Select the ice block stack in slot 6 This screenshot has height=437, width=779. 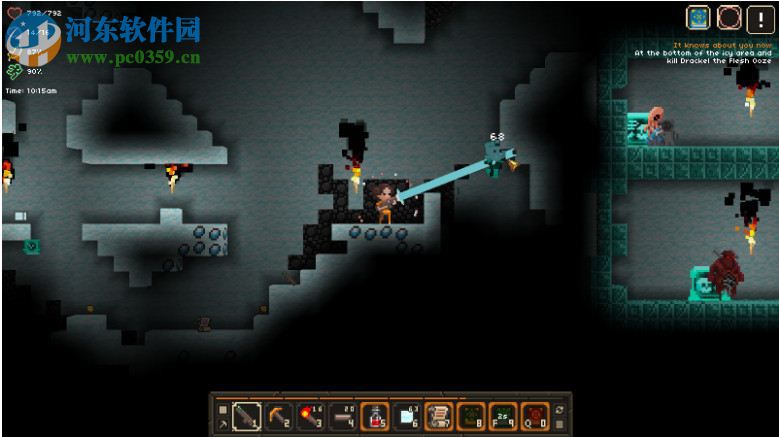(407, 415)
